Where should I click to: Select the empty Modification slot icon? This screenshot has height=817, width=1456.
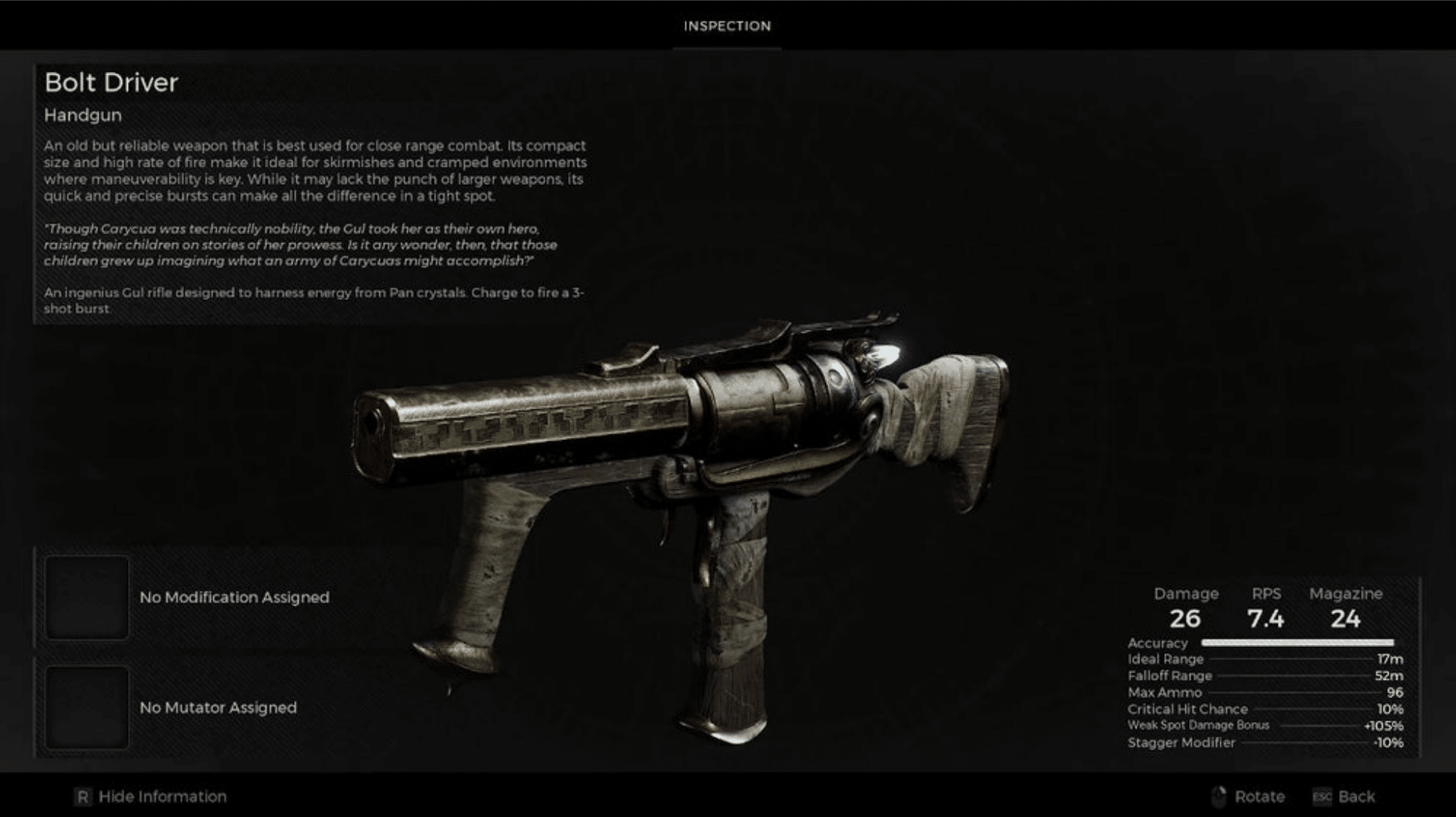(87, 599)
